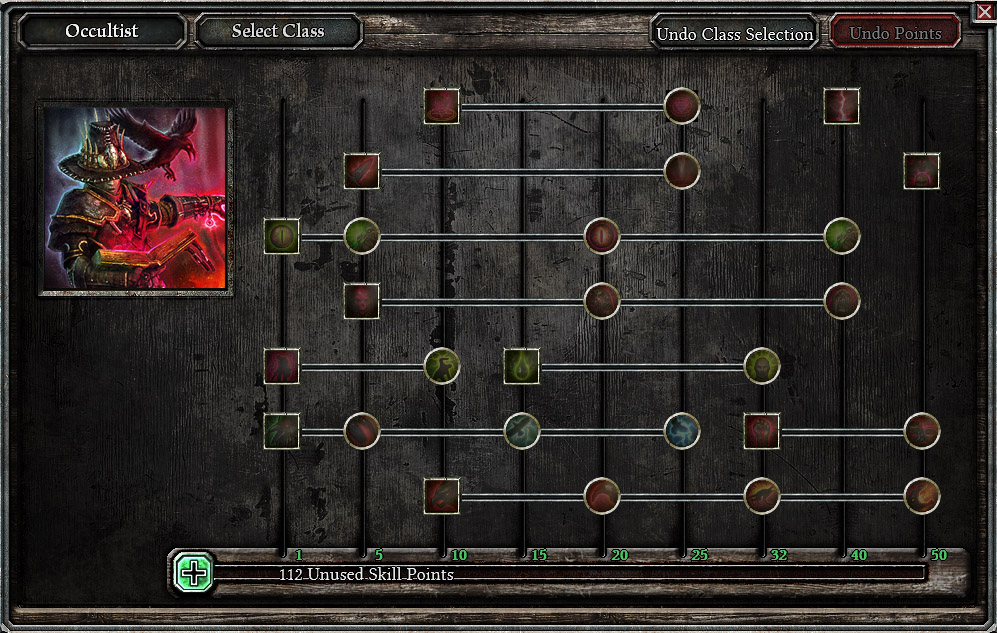Select the Summon Familiar raven skill

pyautogui.click(x=282, y=431)
